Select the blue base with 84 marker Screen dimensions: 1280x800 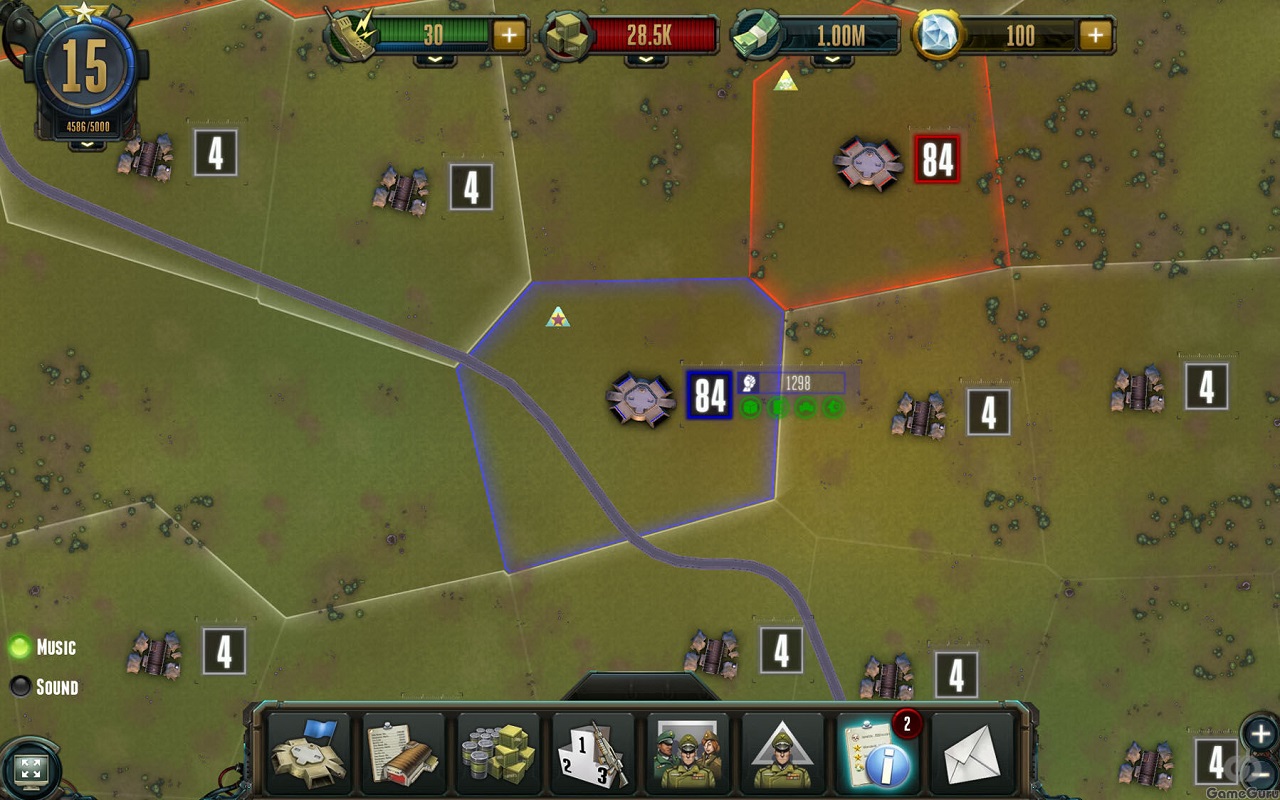(x=641, y=398)
